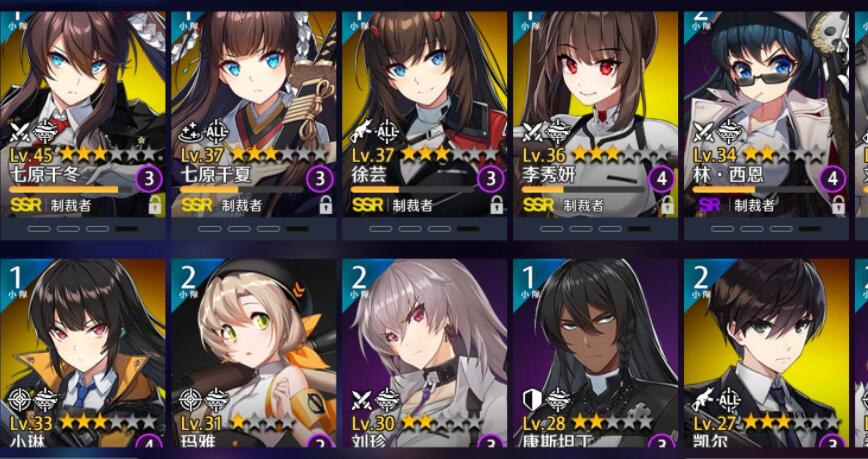Click the lock icon on 林·西恩's card
The image size is (868, 459).
click(838, 205)
